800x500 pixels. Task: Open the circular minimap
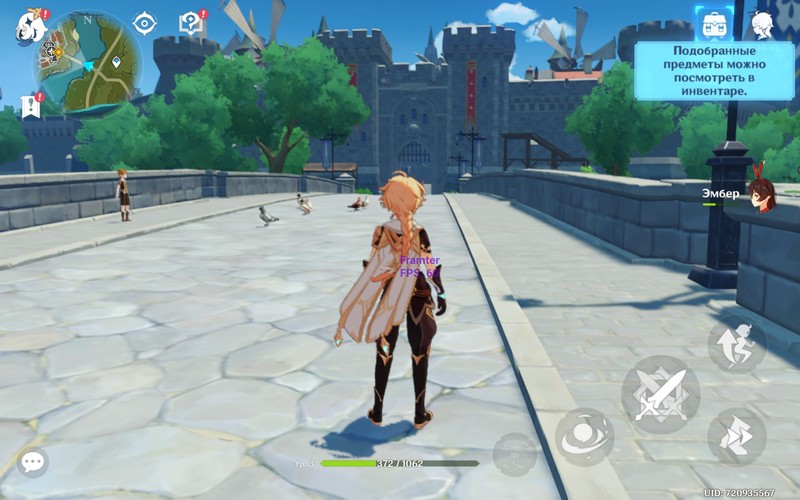pyautogui.click(x=88, y=62)
